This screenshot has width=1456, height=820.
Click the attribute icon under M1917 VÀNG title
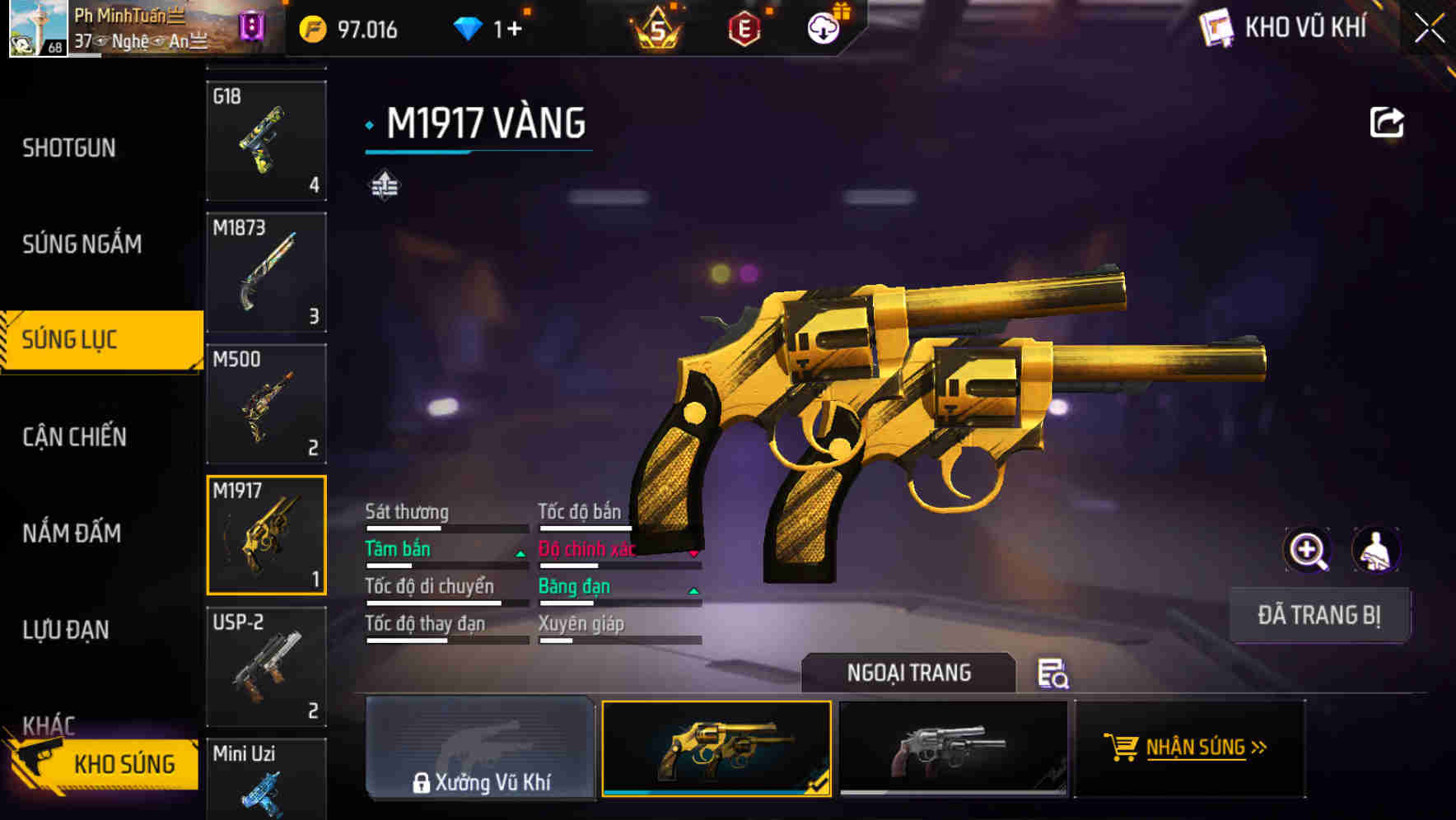(x=384, y=184)
